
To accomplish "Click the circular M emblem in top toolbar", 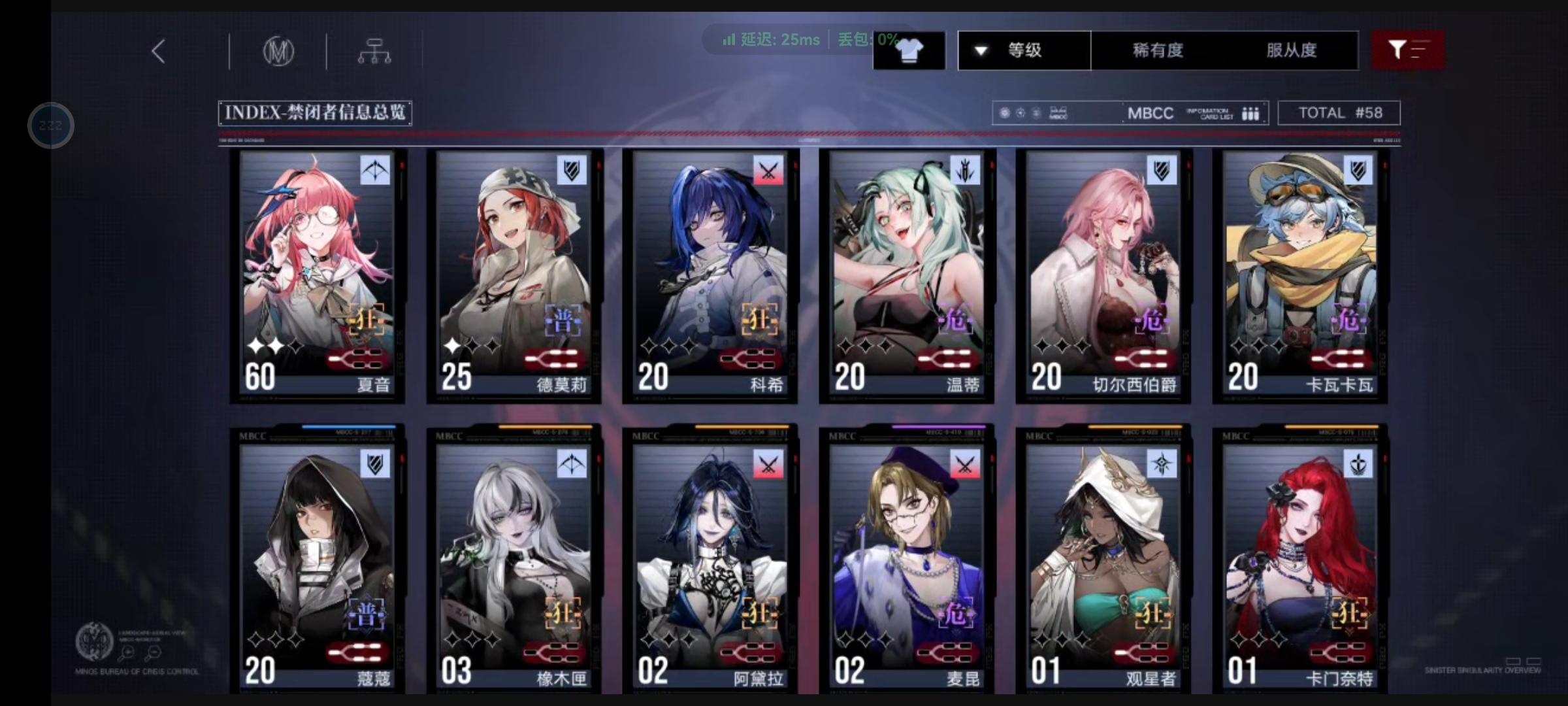I will [x=280, y=50].
